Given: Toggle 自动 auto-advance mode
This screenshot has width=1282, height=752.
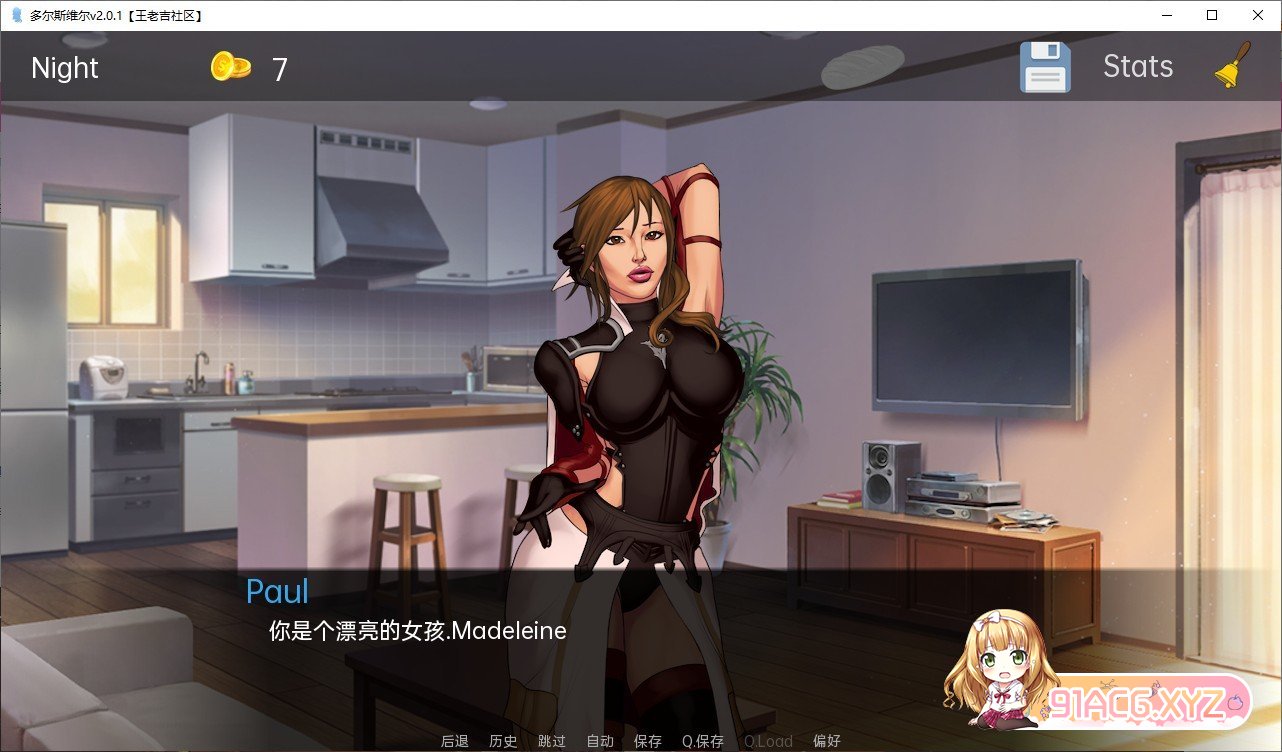Looking at the screenshot, I should point(600,741).
